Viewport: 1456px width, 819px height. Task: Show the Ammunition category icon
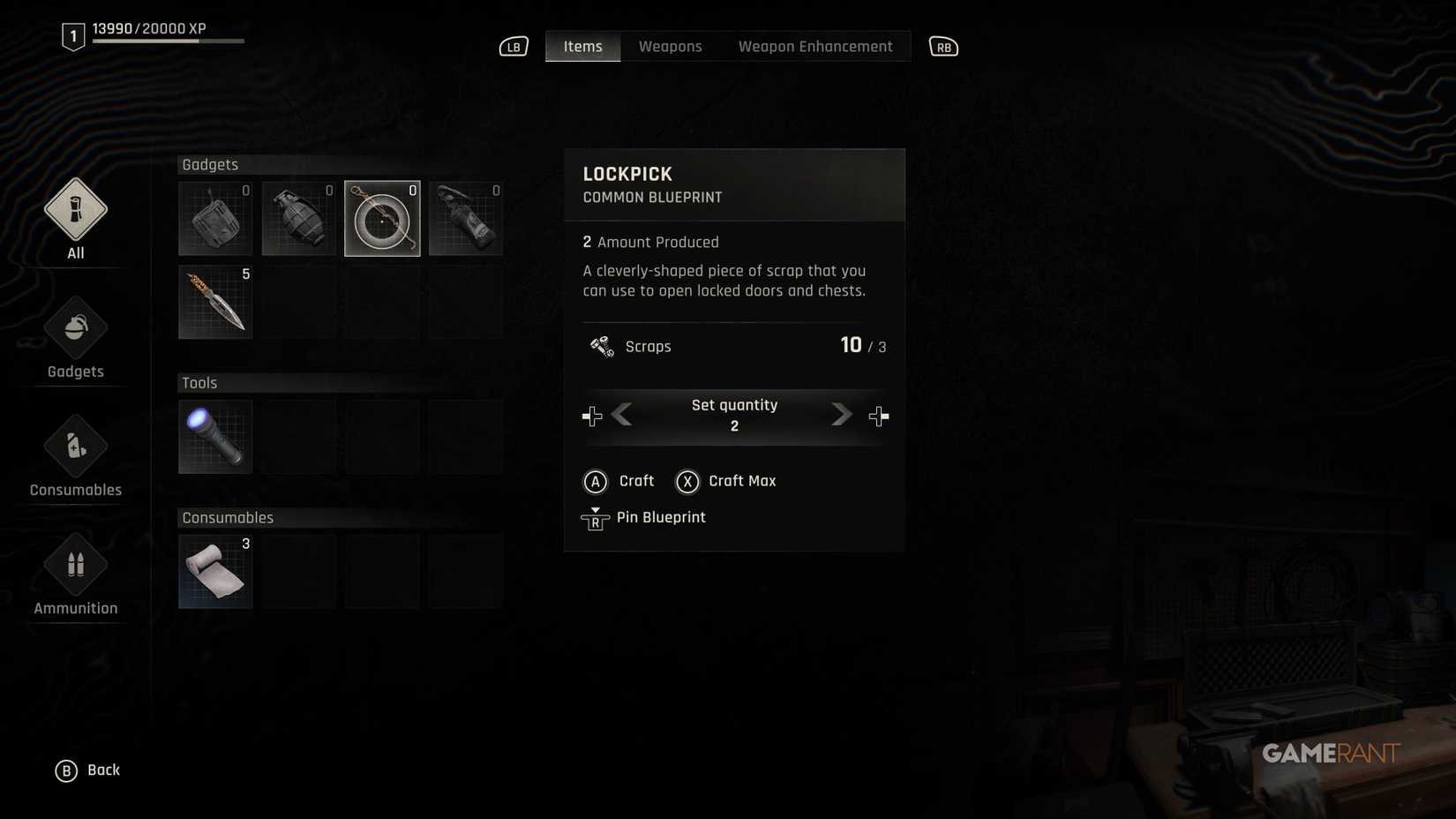point(75,565)
